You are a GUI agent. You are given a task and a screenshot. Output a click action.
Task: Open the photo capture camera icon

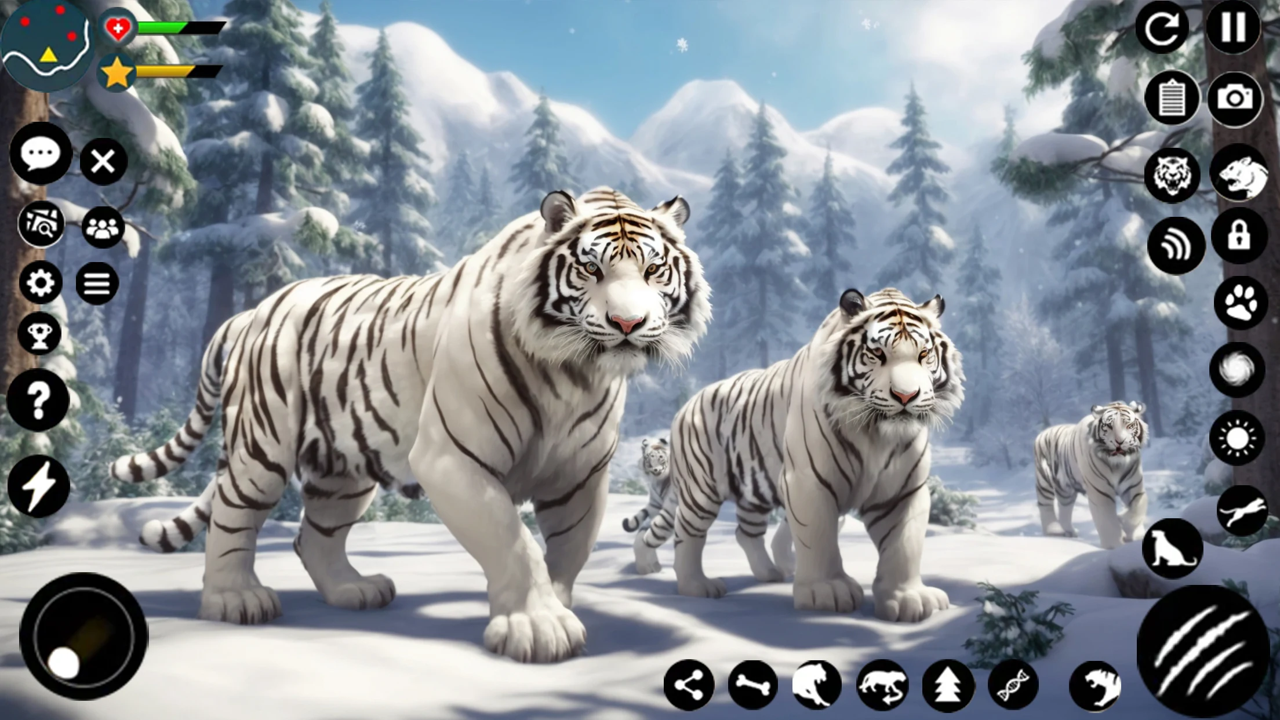(x=1235, y=98)
